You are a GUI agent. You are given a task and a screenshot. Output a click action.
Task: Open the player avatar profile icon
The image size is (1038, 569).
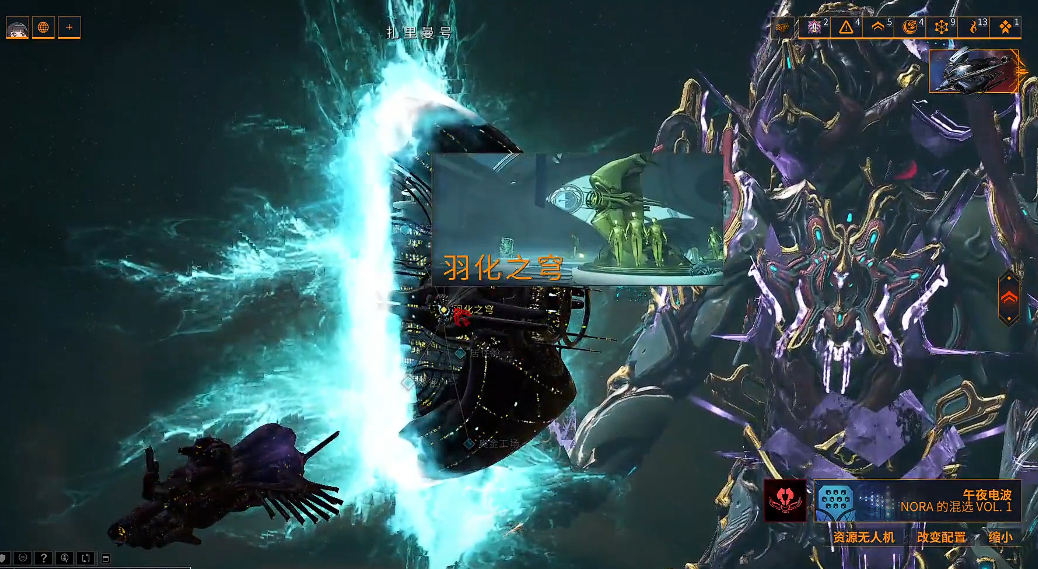[x=17, y=27]
